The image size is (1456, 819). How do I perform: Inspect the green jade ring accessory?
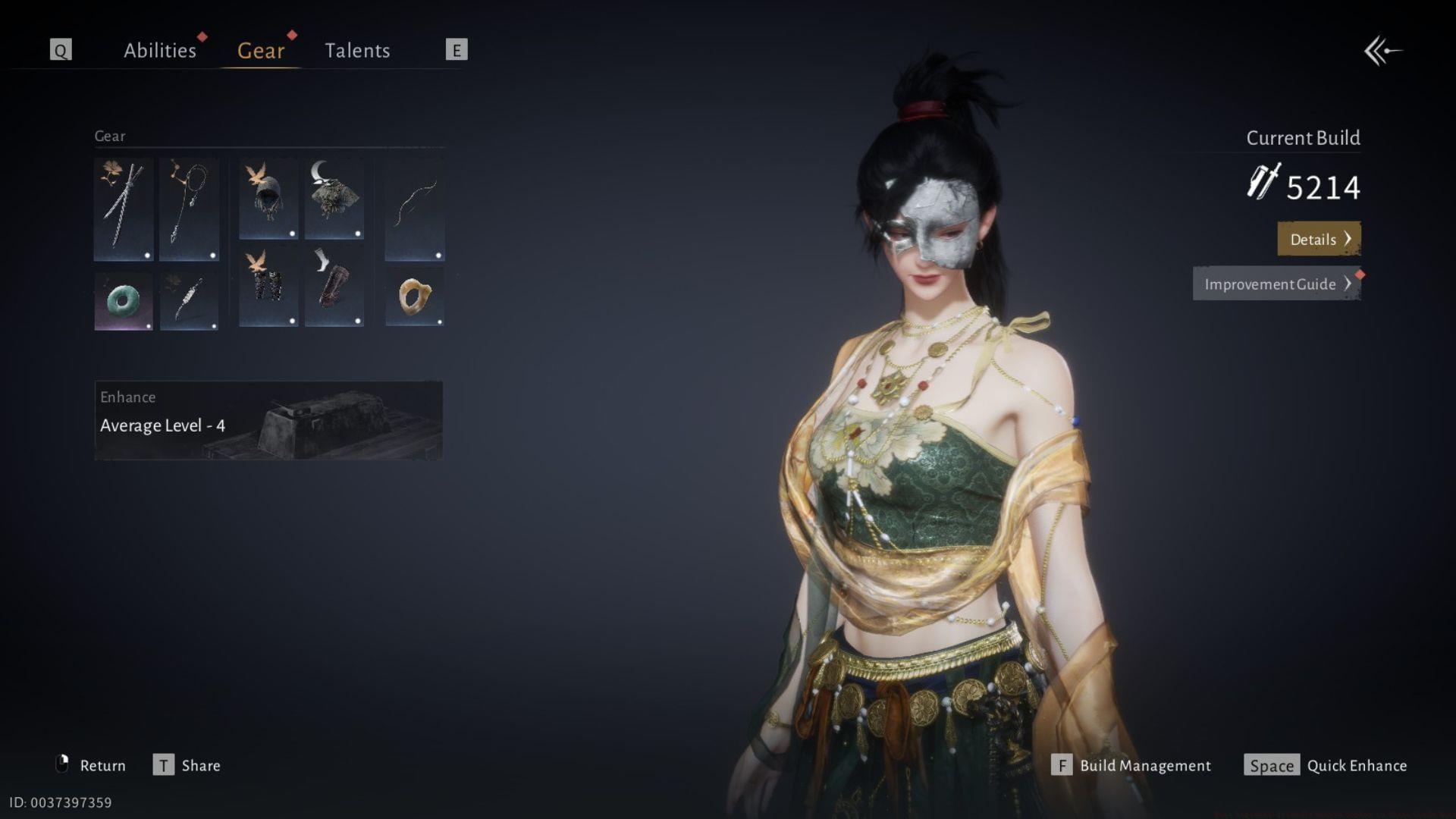point(123,301)
